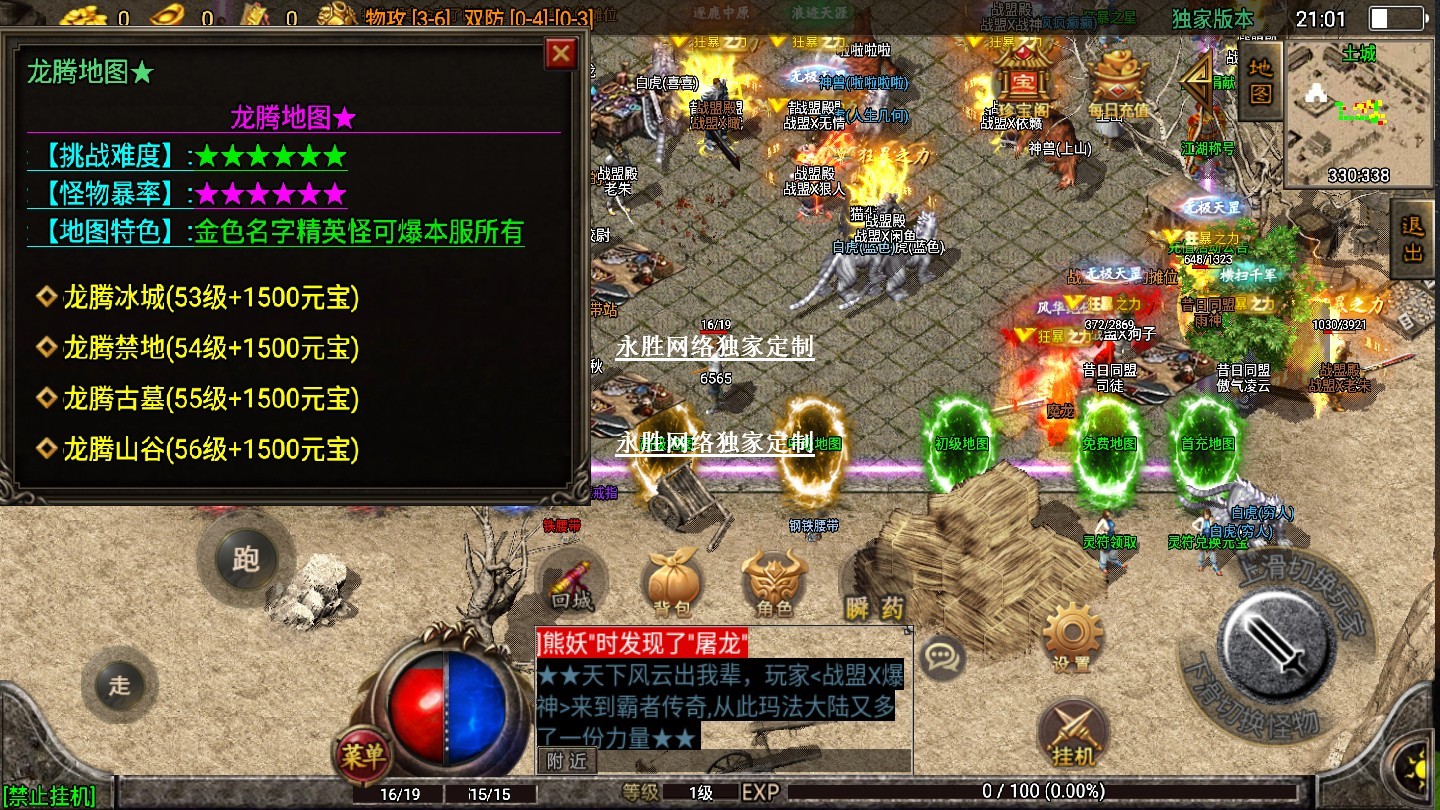Viewport: 1440px width, 810px height.
Task: Select 龙腾冰城 map entry
Action: 210,297
